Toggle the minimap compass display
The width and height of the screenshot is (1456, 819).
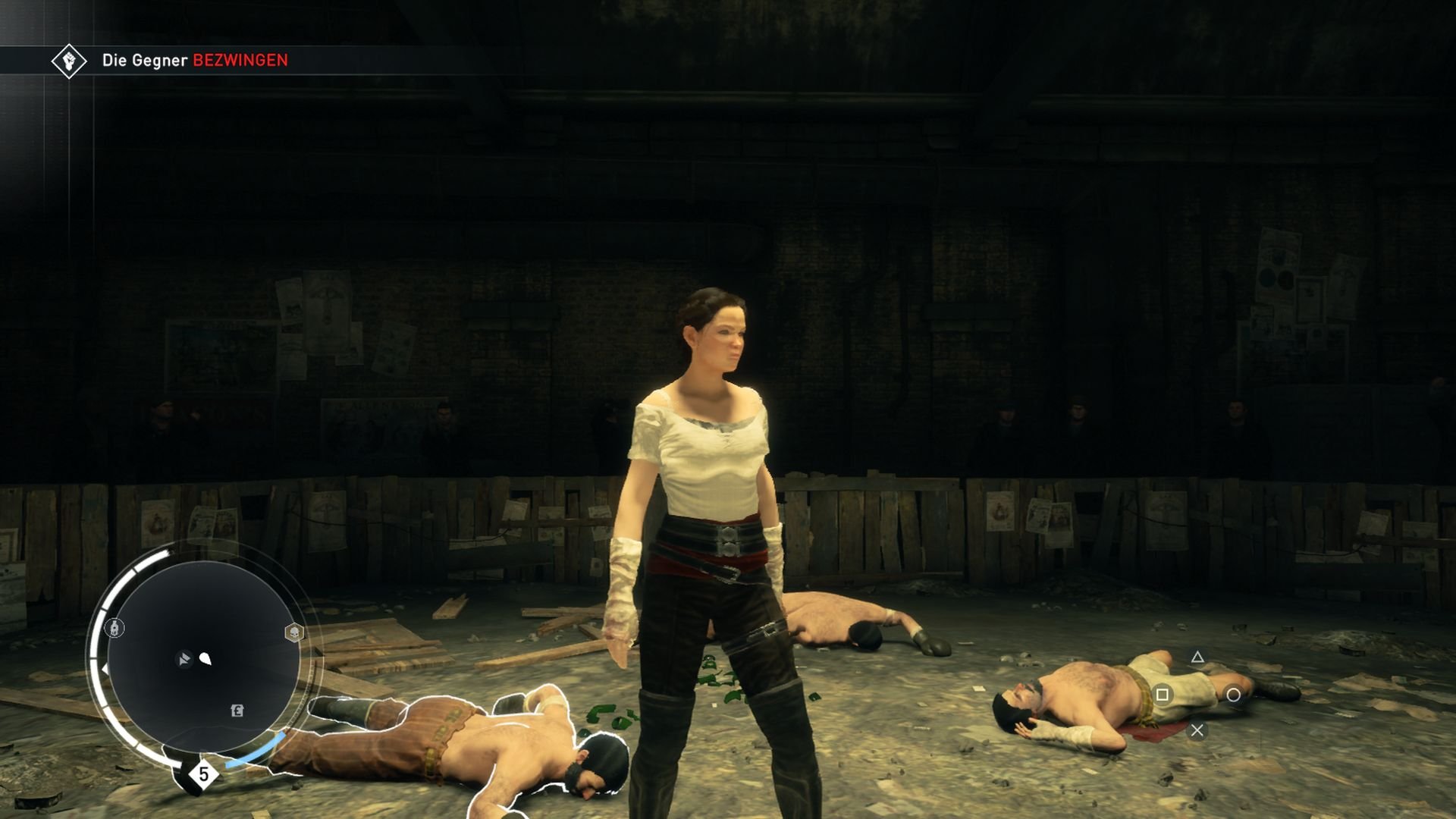[105, 668]
